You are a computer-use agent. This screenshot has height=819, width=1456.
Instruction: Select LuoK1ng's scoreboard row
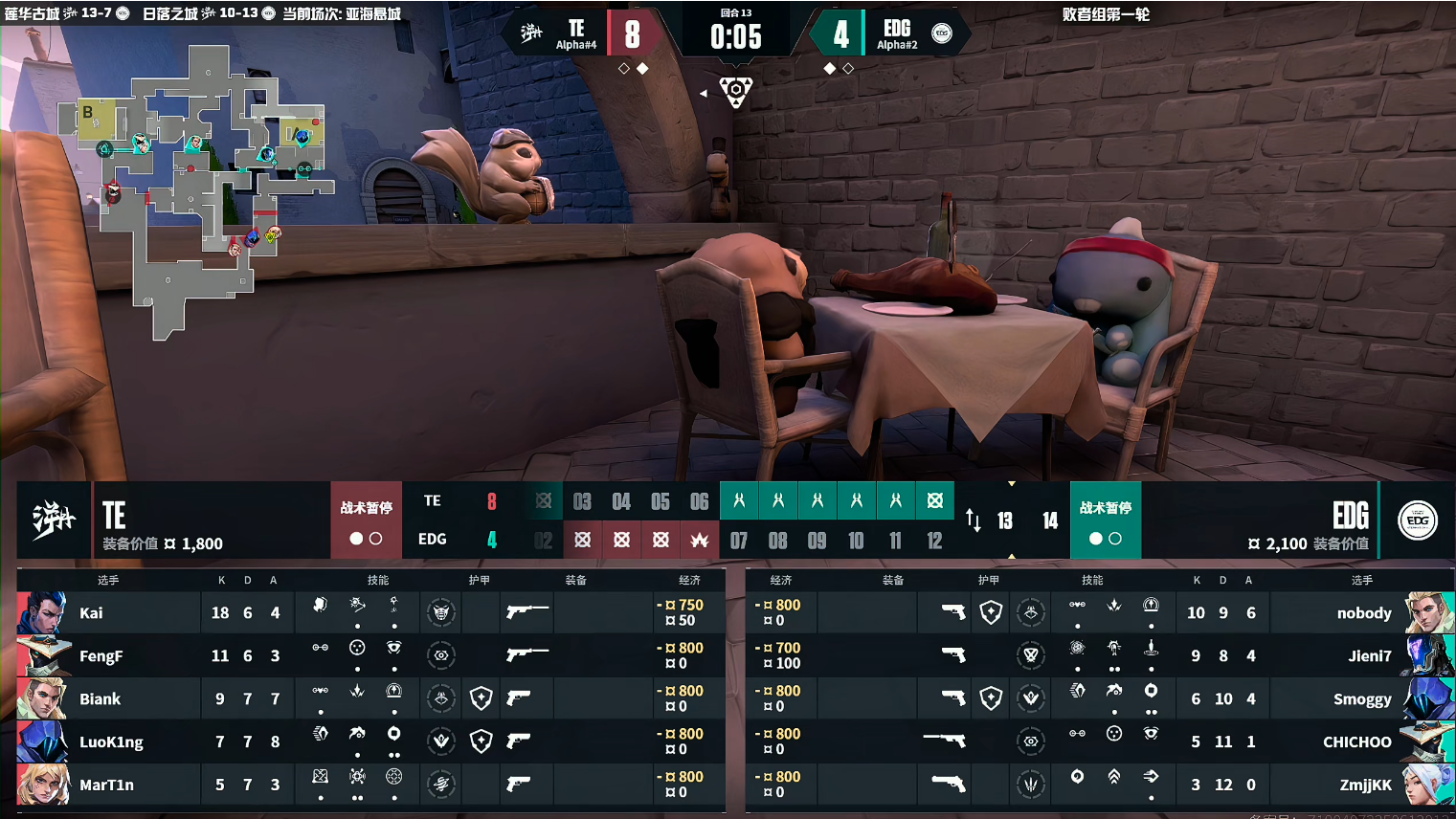(111, 742)
